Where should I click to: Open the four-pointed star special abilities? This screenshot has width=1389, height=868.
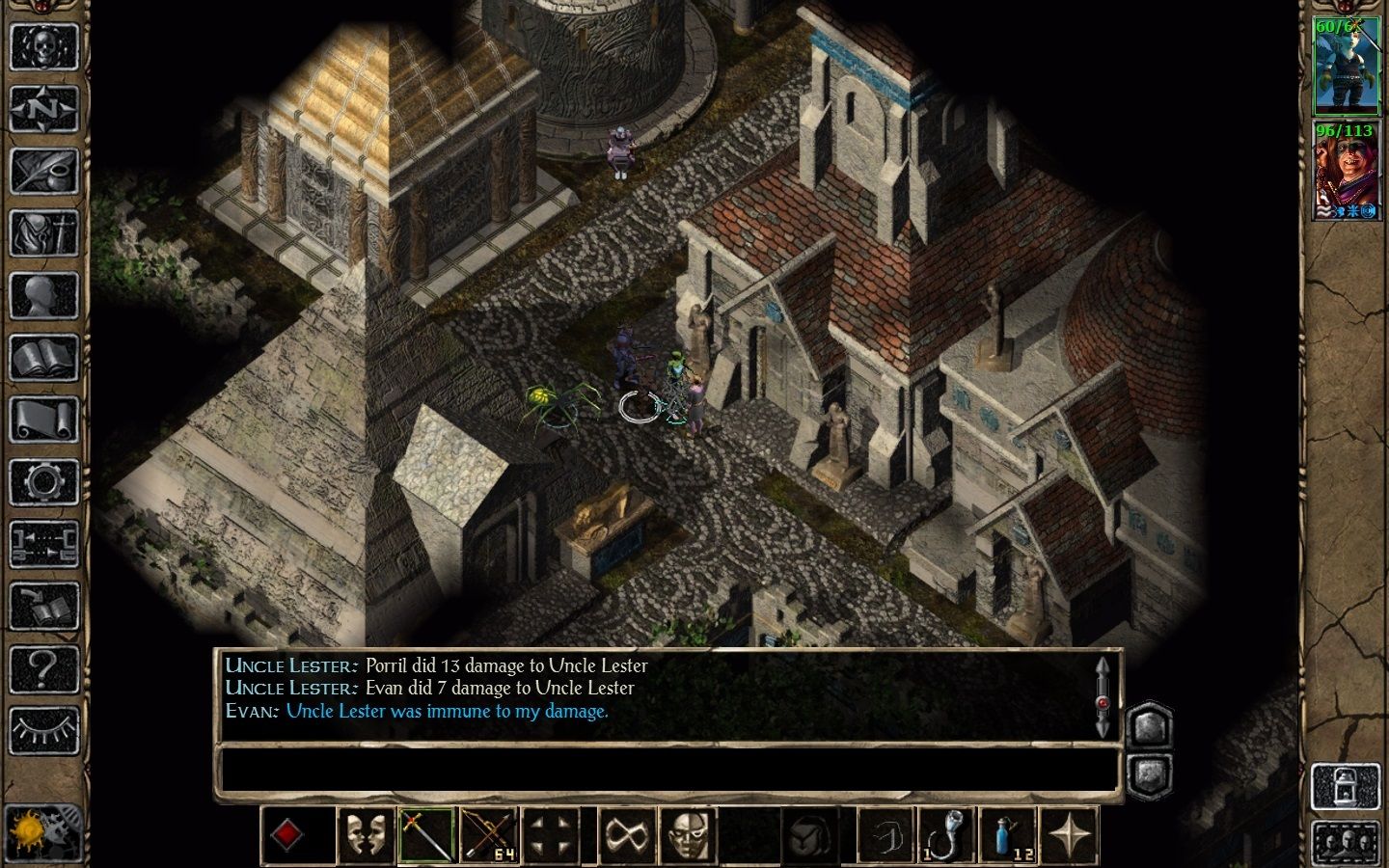1070,835
